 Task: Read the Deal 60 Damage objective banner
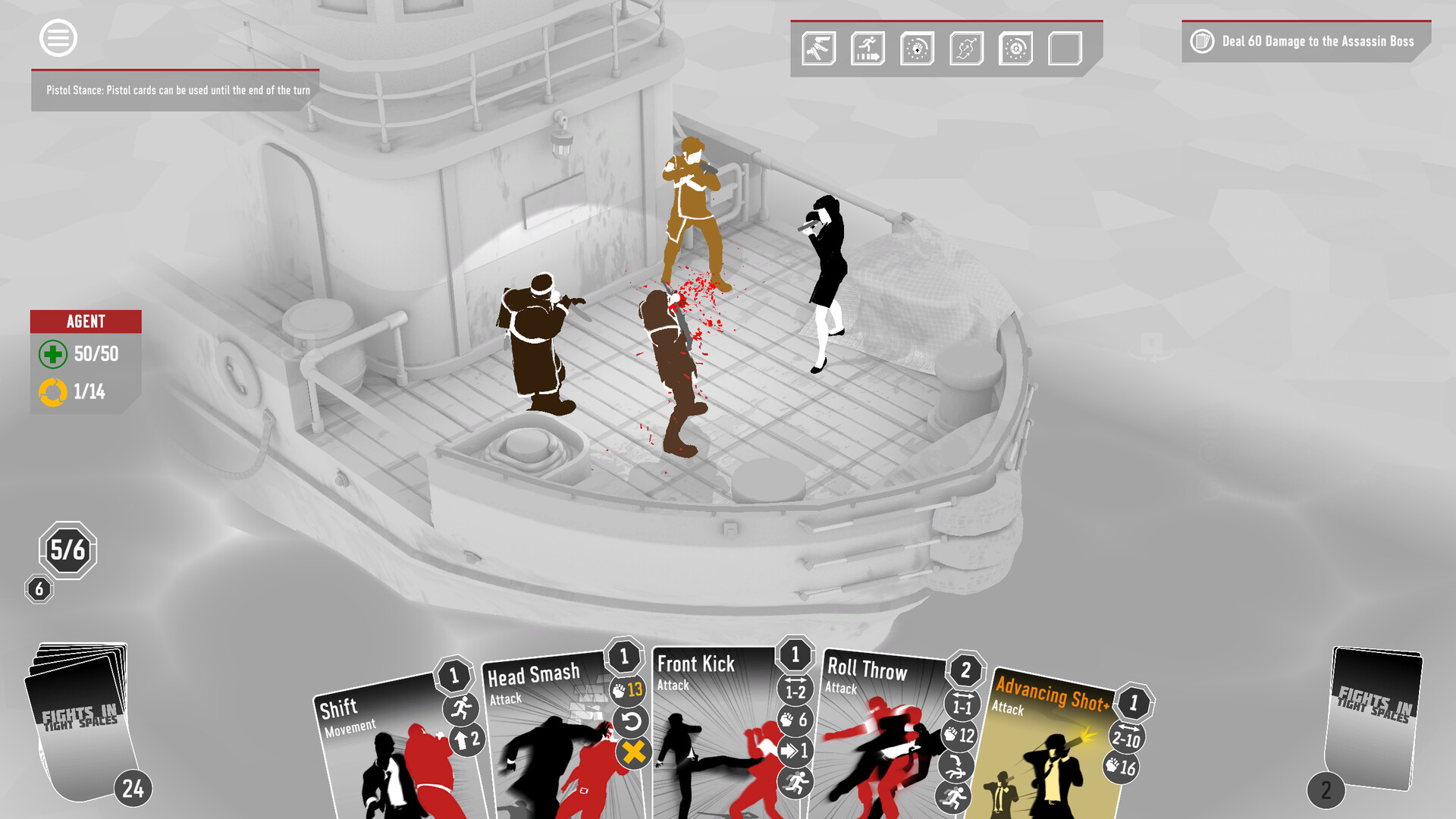[1319, 42]
